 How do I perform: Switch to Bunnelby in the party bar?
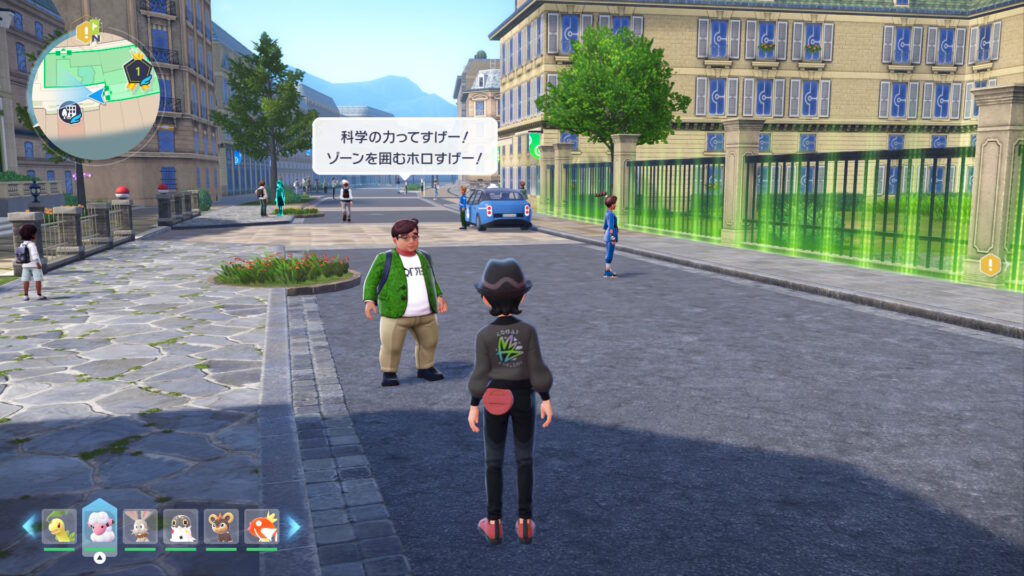tap(140, 526)
